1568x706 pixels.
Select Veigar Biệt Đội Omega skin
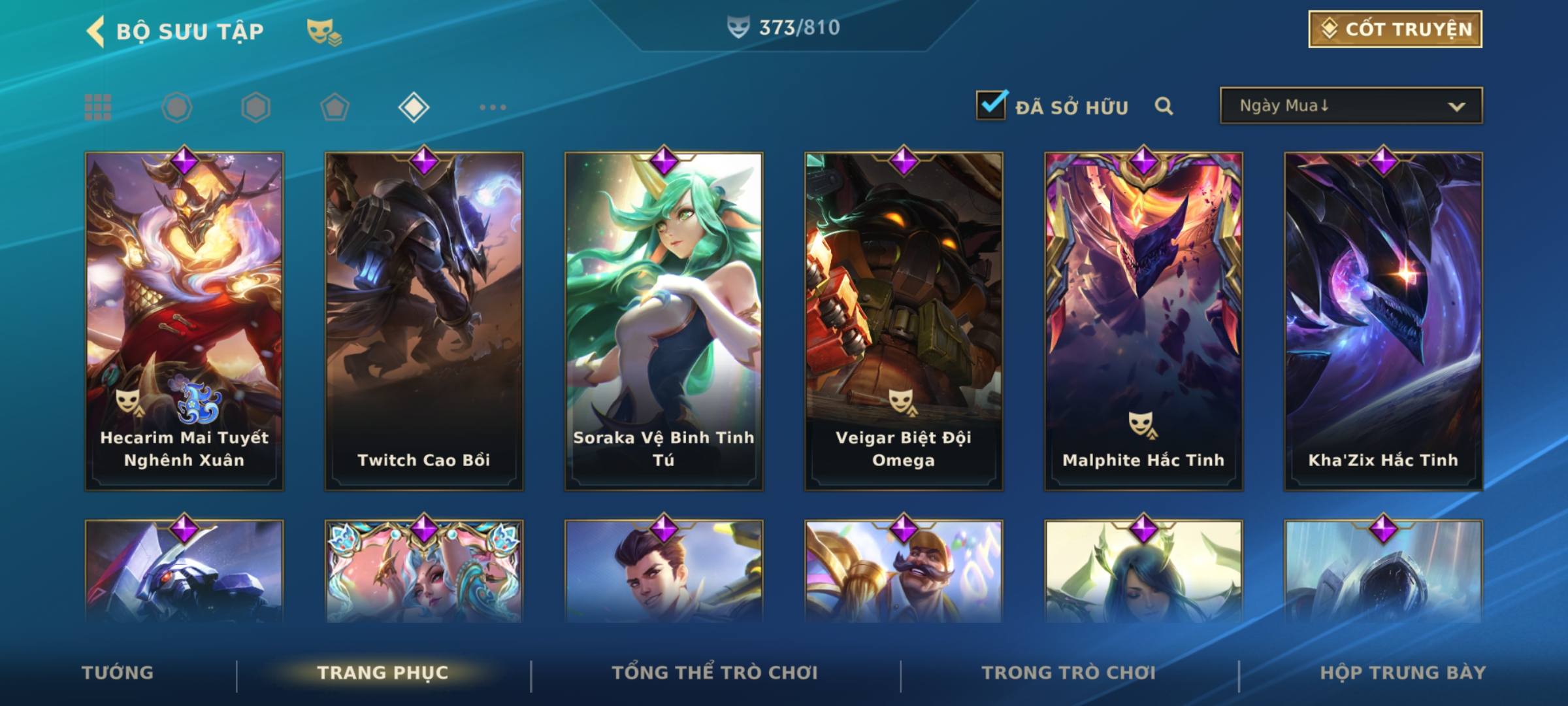pyautogui.click(x=904, y=320)
